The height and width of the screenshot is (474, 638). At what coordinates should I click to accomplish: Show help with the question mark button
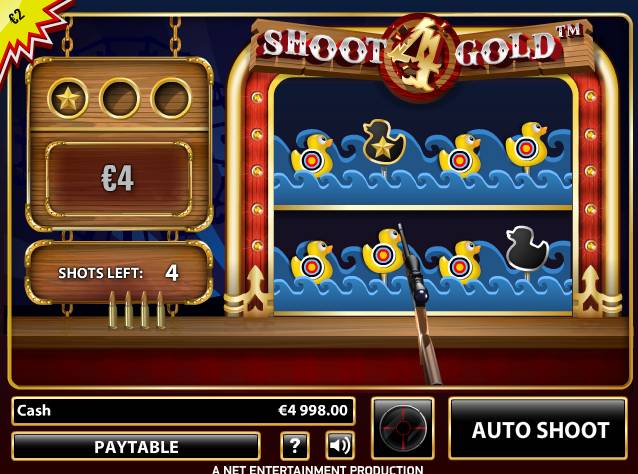(294, 446)
